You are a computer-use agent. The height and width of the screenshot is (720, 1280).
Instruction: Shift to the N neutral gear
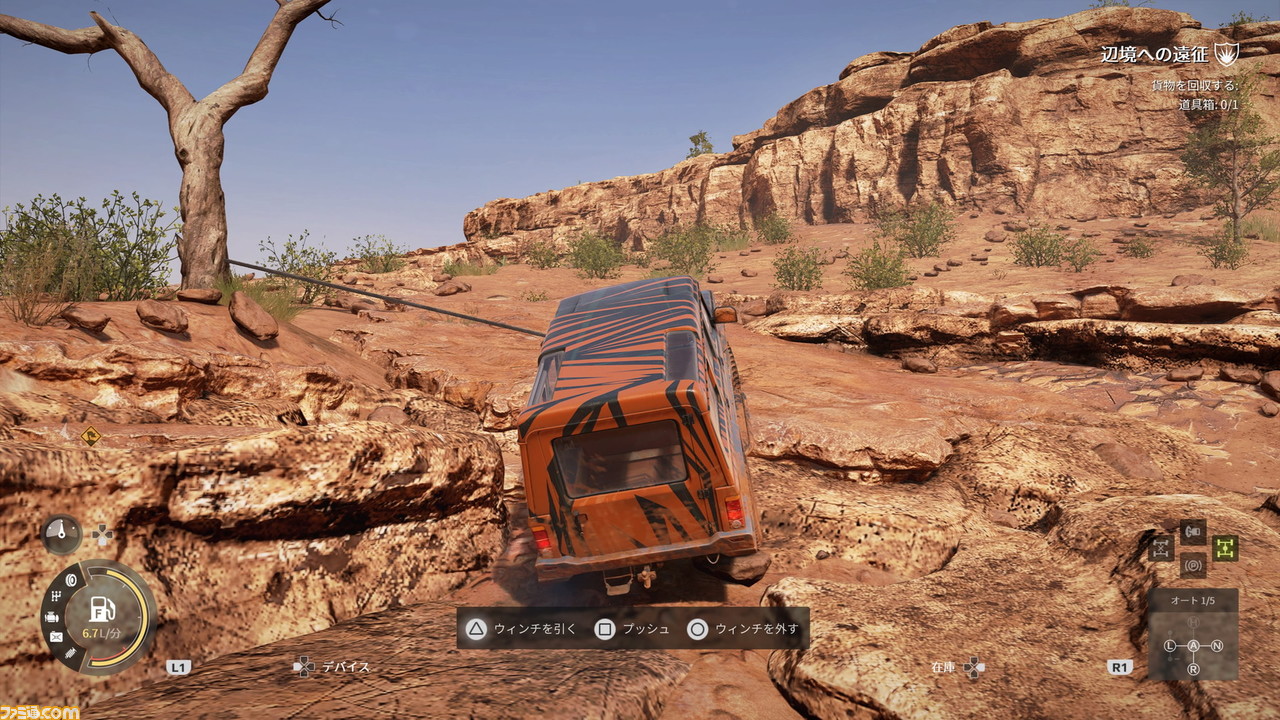[x=1217, y=646]
